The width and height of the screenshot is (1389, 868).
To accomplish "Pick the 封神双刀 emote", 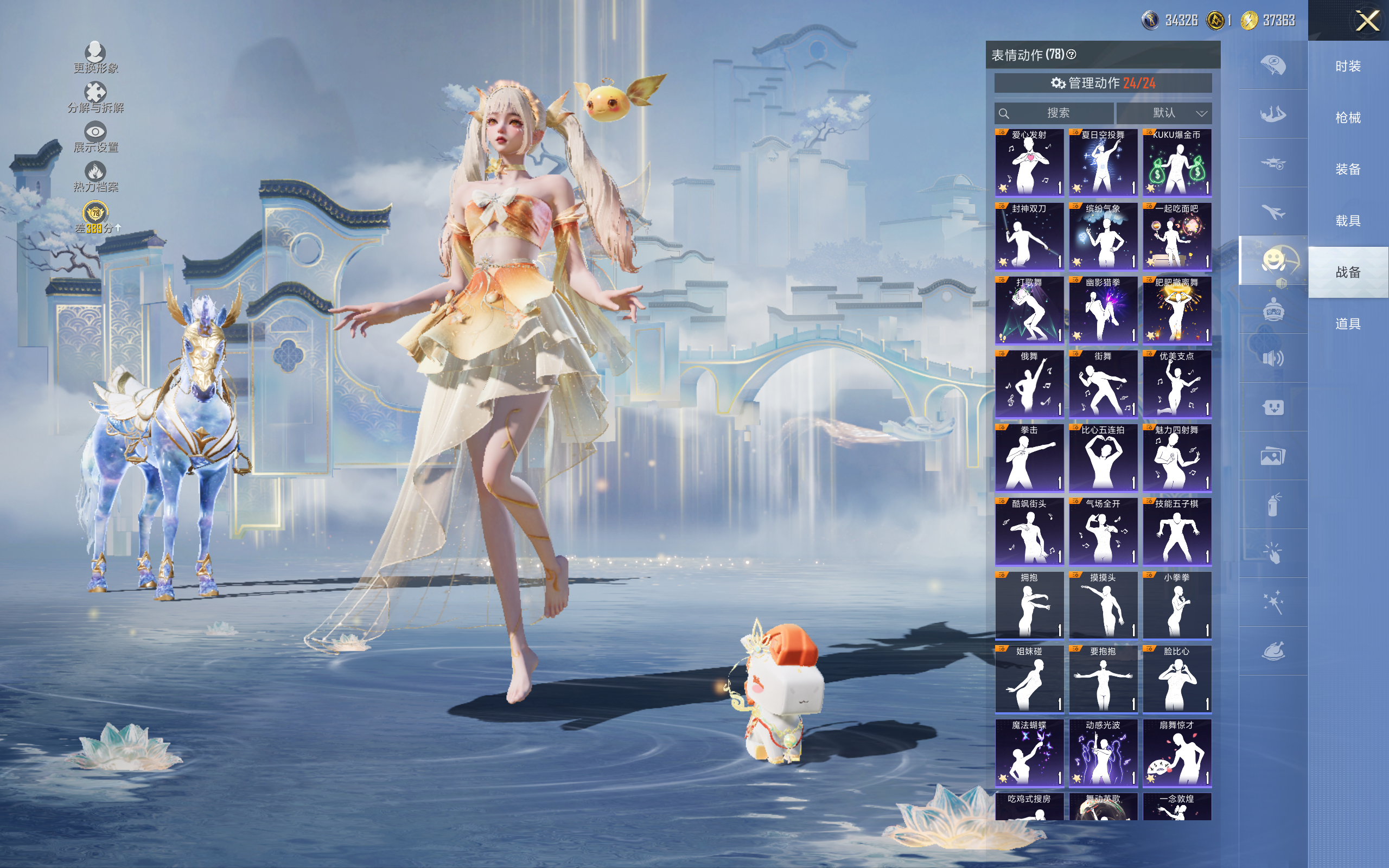I will click(x=1029, y=236).
